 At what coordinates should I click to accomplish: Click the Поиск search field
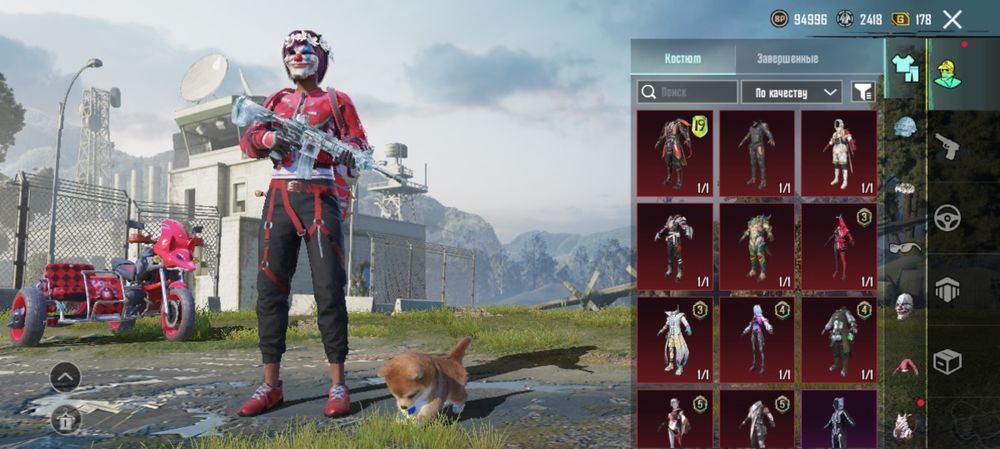coord(686,92)
